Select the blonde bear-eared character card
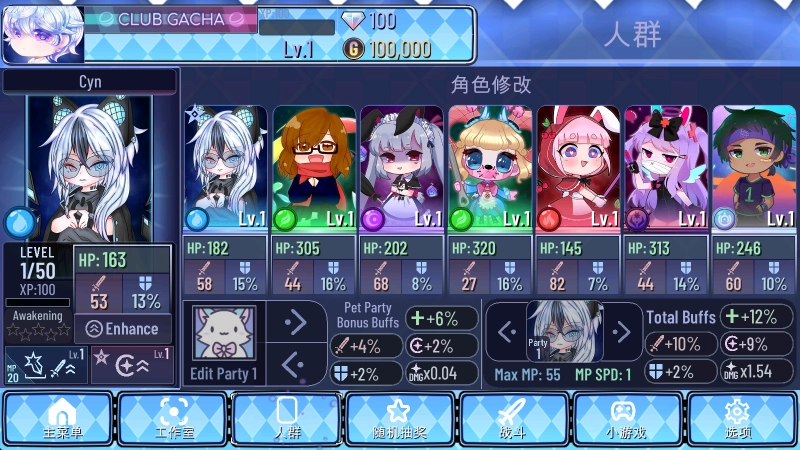 (490, 168)
